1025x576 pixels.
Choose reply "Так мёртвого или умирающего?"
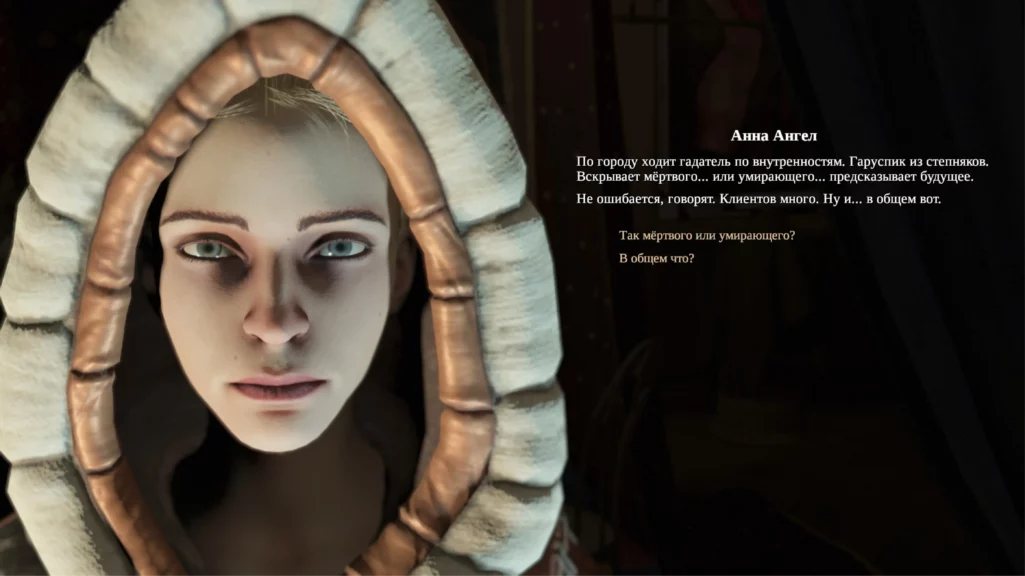pos(707,236)
